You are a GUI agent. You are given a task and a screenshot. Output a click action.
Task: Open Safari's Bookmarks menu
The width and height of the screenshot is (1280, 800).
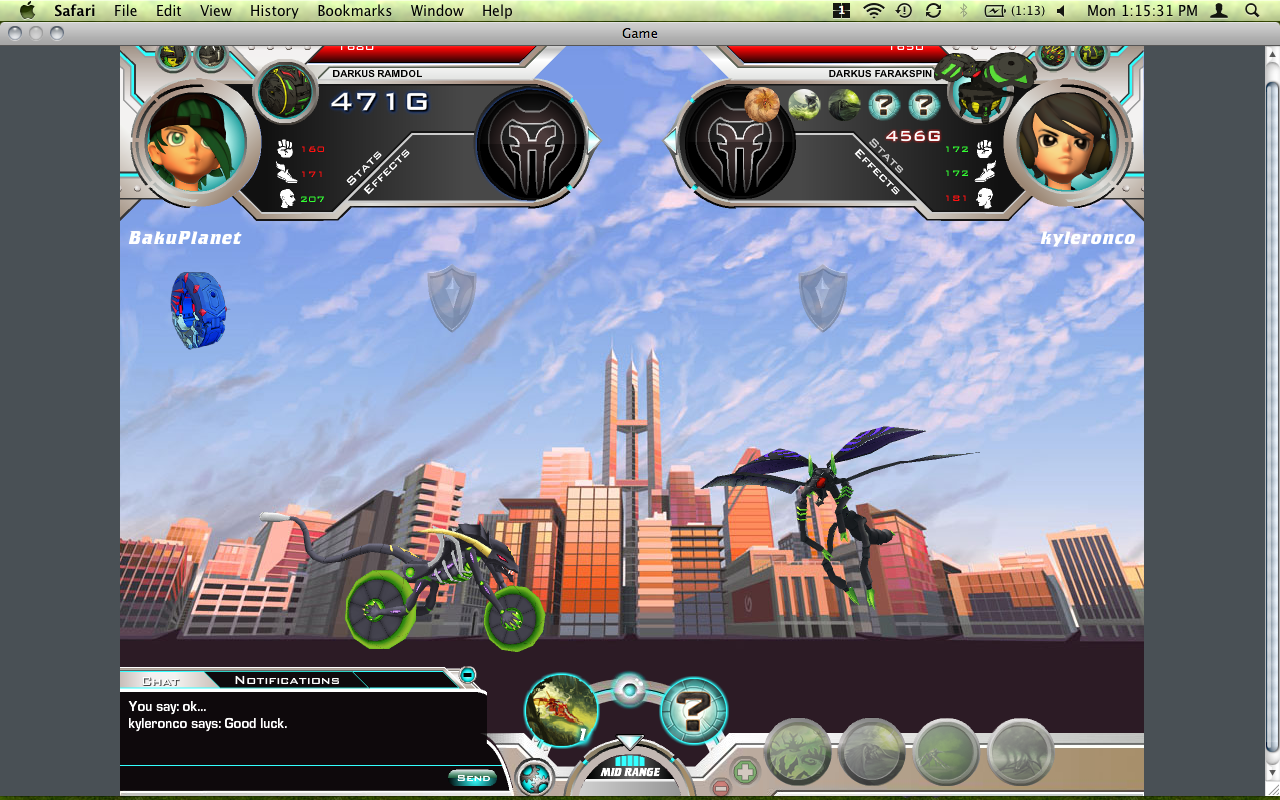pos(353,11)
